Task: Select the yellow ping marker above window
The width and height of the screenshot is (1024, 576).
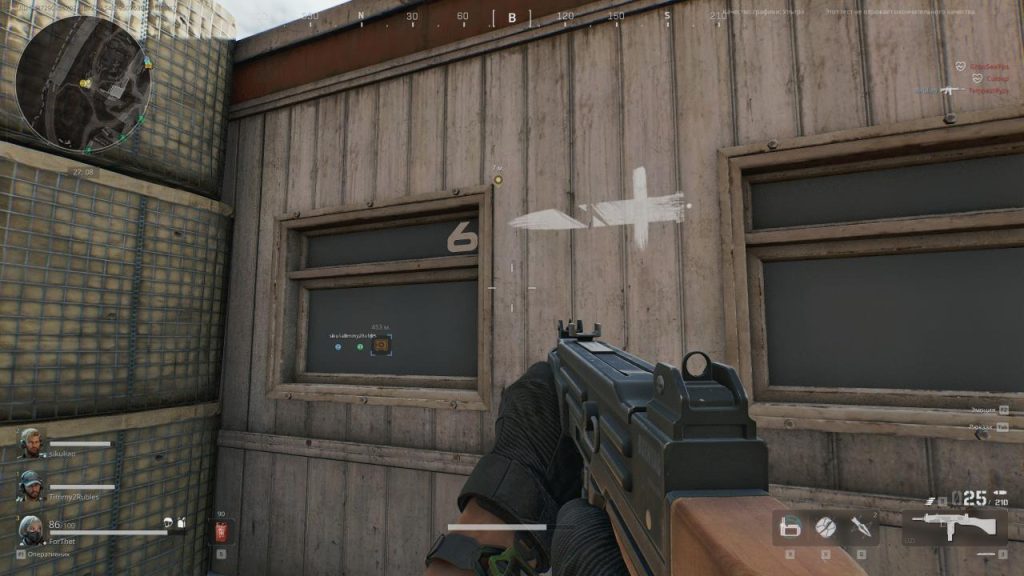Action: (x=497, y=180)
